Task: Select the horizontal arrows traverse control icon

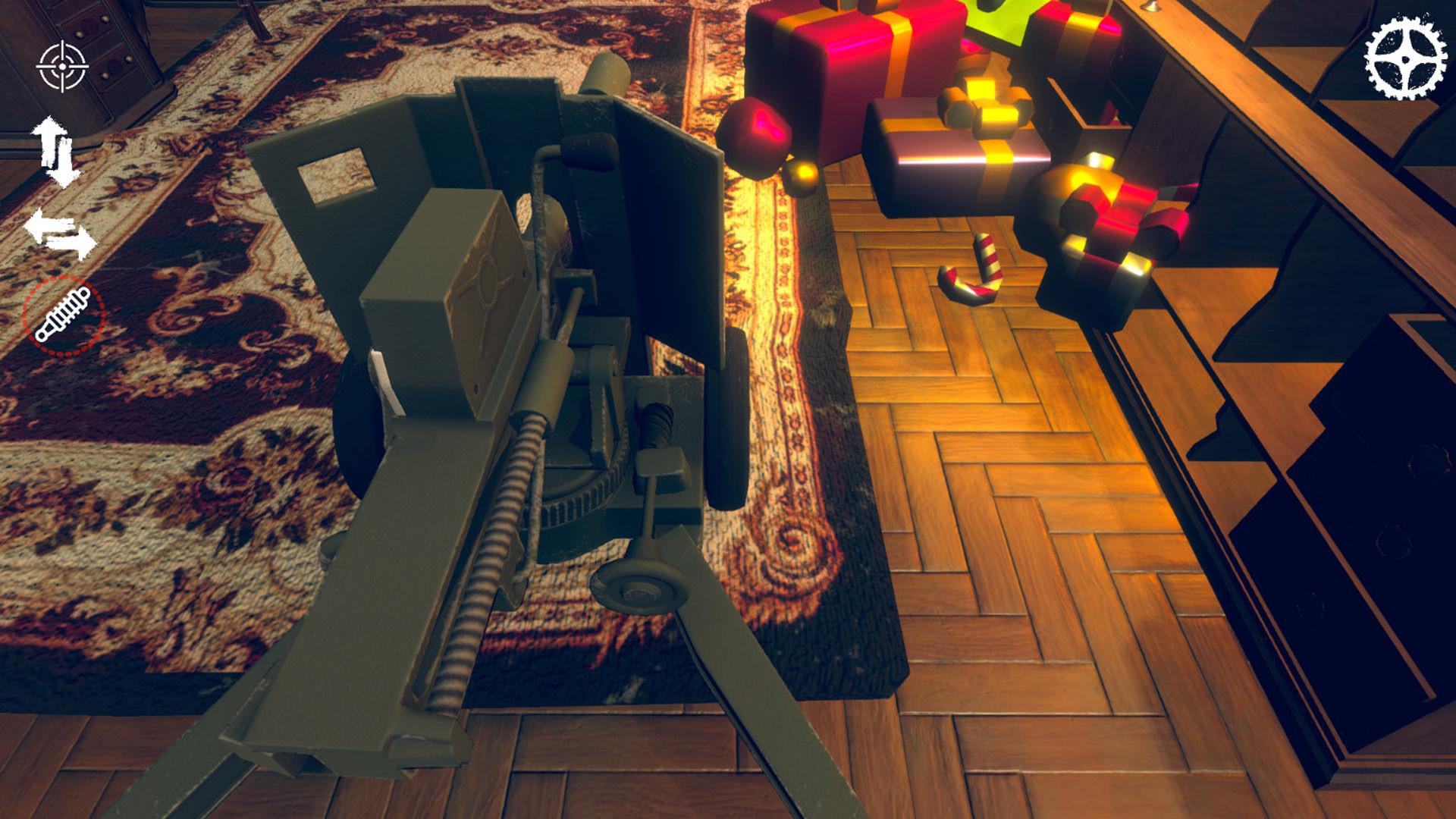Action: pyautogui.click(x=61, y=231)
